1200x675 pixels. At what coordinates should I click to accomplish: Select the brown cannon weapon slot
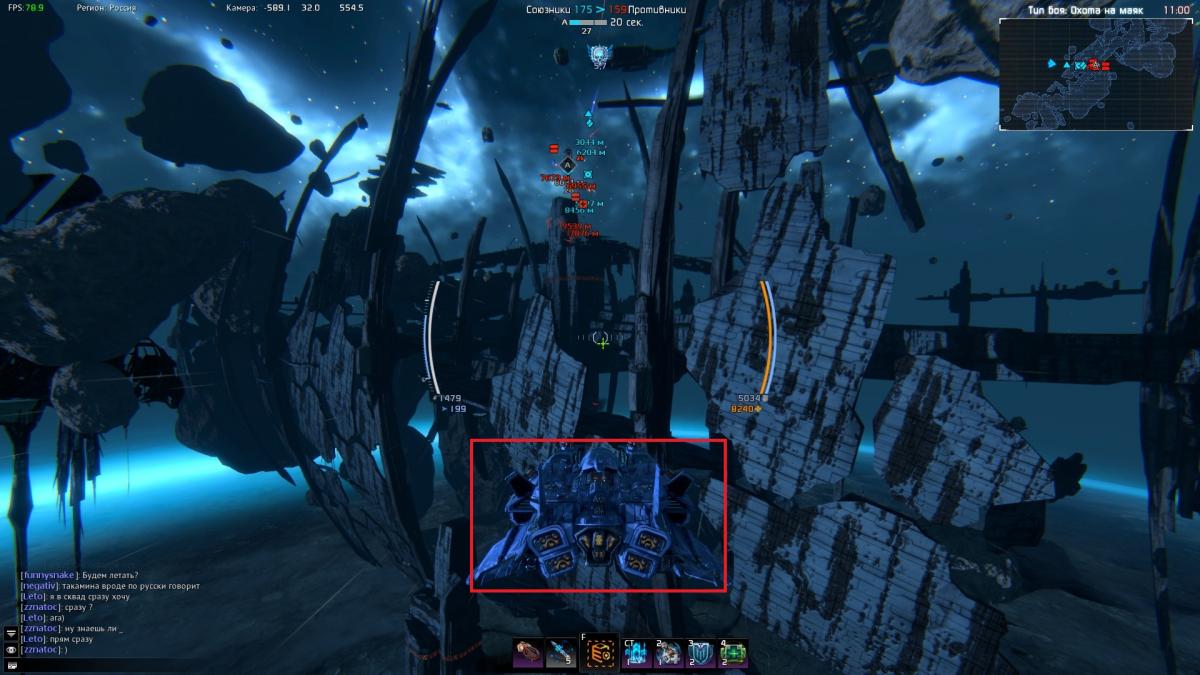click(528, 654)
